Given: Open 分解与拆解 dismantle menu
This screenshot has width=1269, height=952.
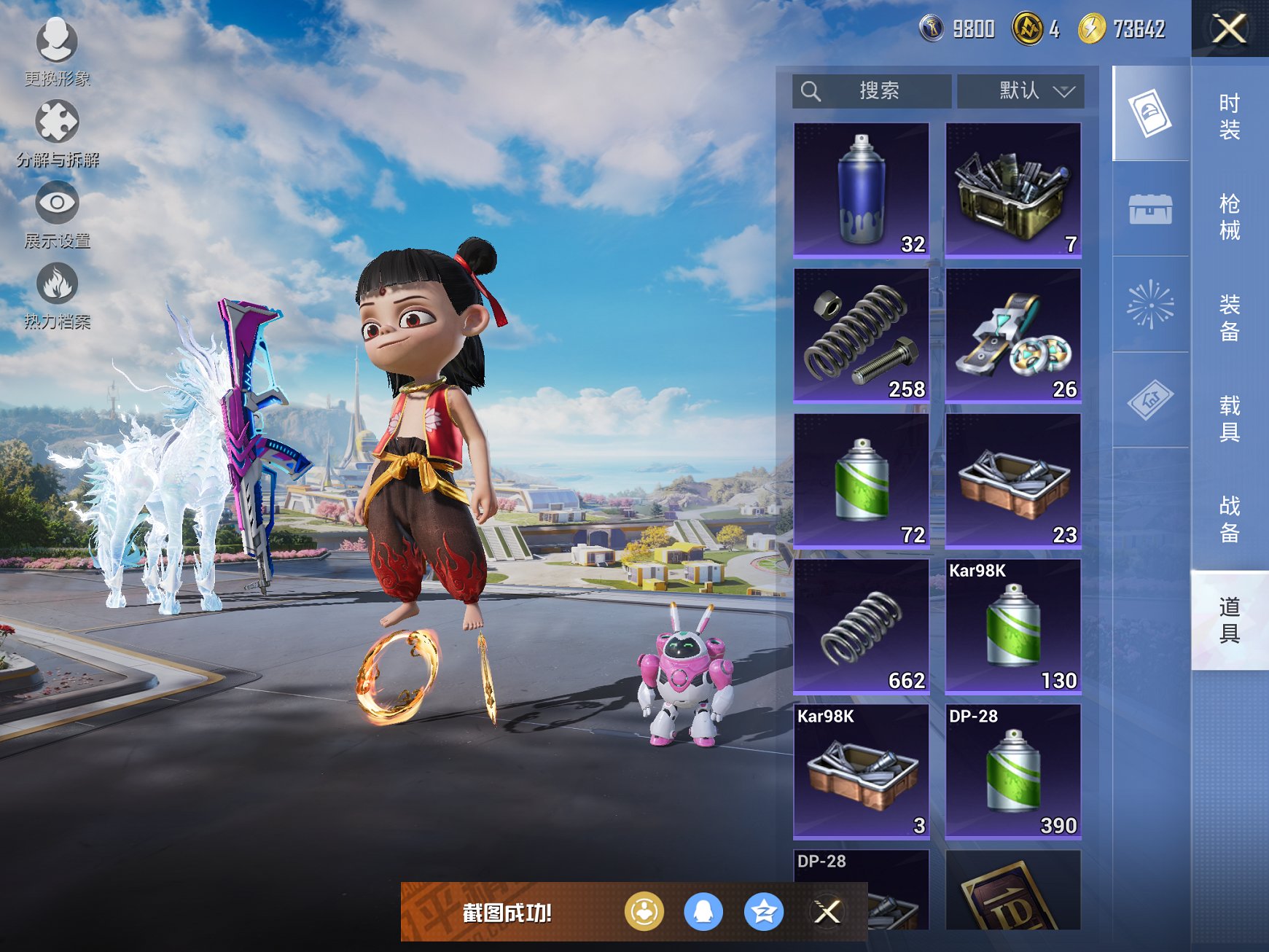Looking at the screenshot, I should (x=57, y=133).
